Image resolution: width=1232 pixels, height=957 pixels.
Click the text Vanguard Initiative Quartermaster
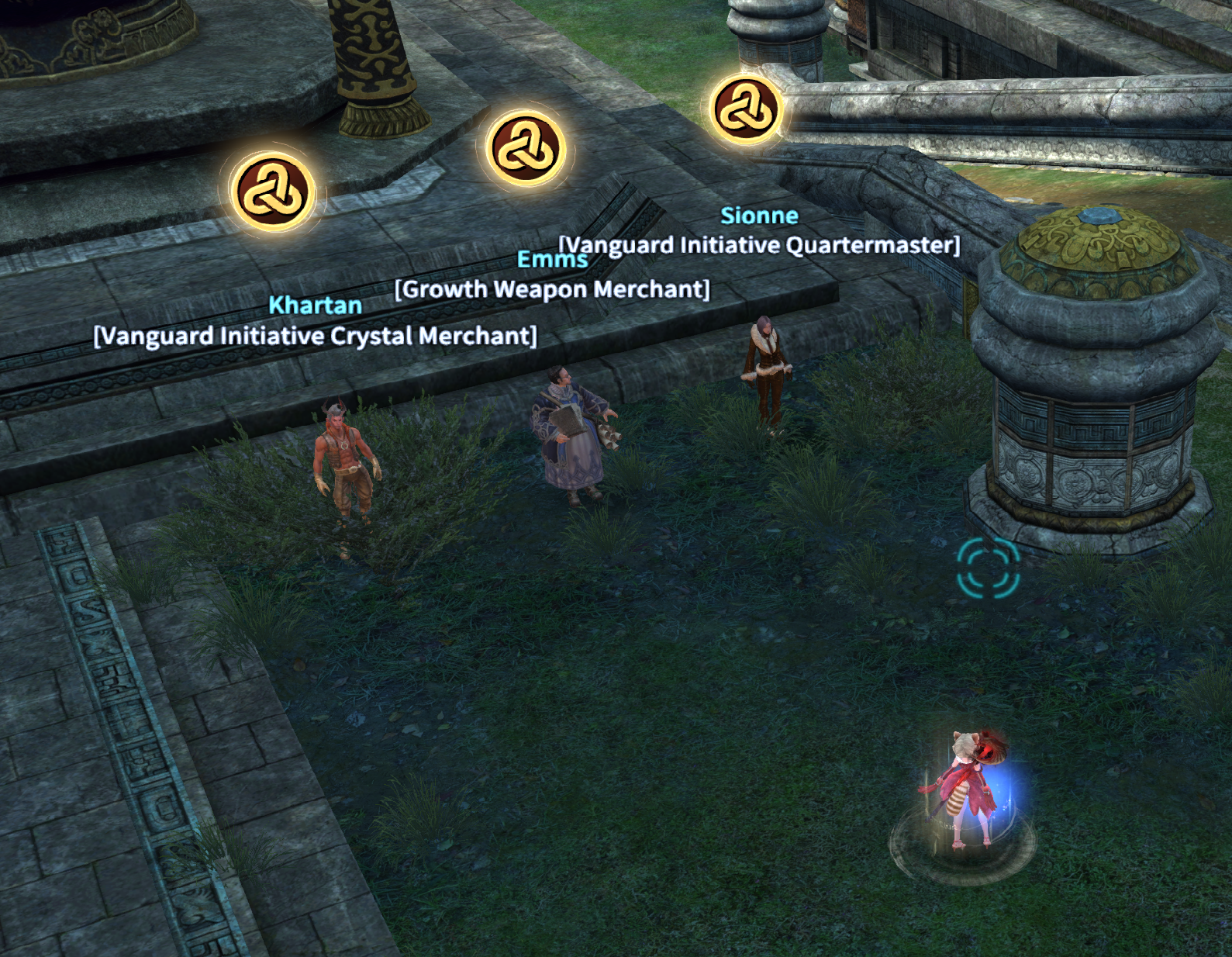point(758,245)
